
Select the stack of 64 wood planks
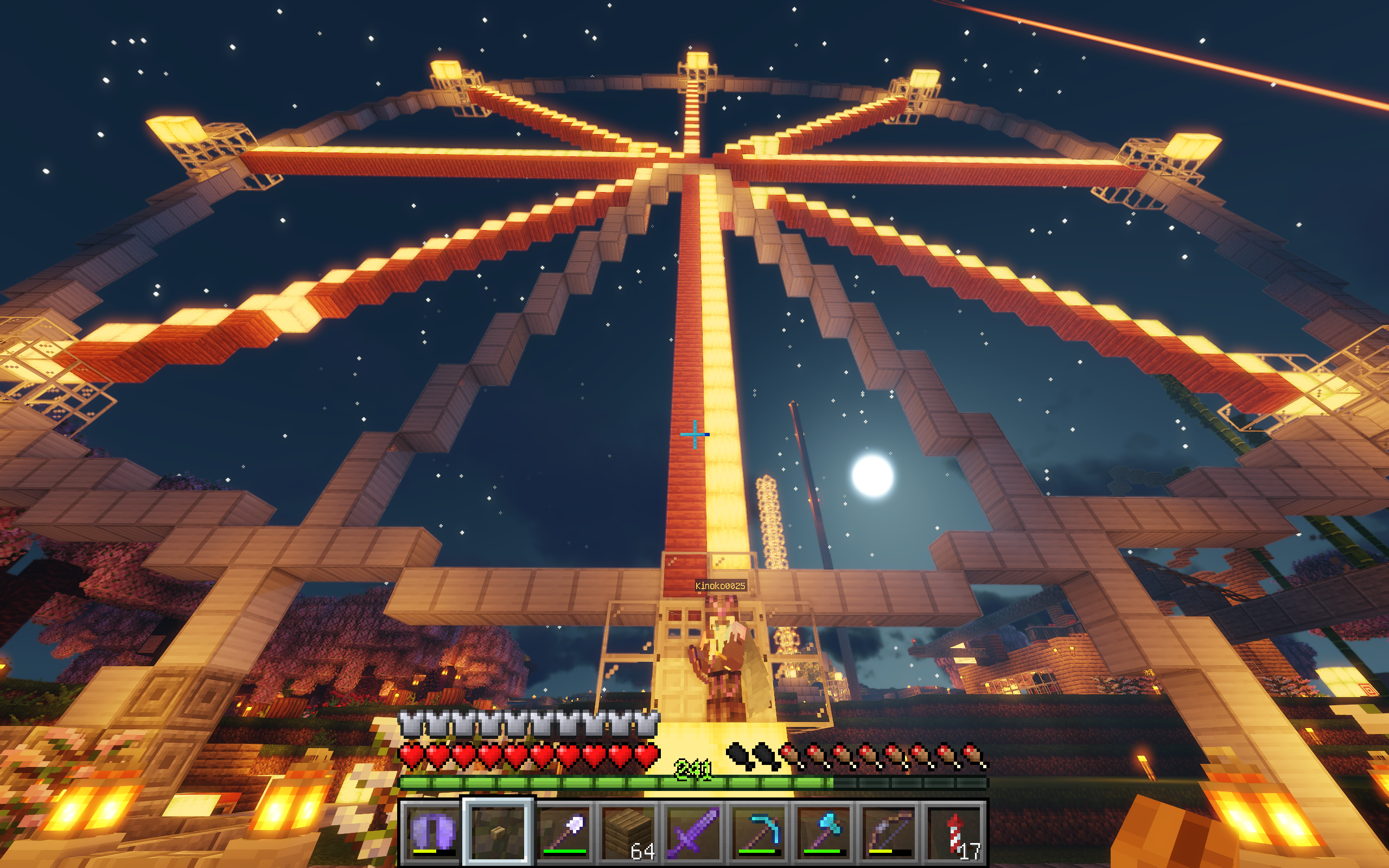(x=628, y=831)
